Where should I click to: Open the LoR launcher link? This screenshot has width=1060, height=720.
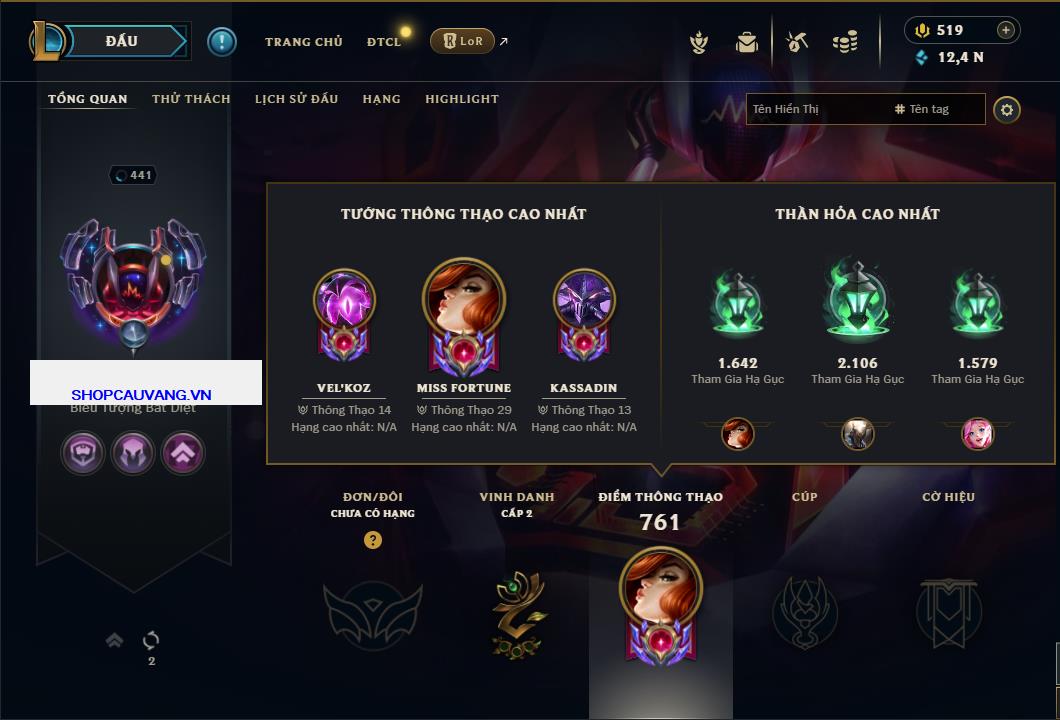point(463,41)
